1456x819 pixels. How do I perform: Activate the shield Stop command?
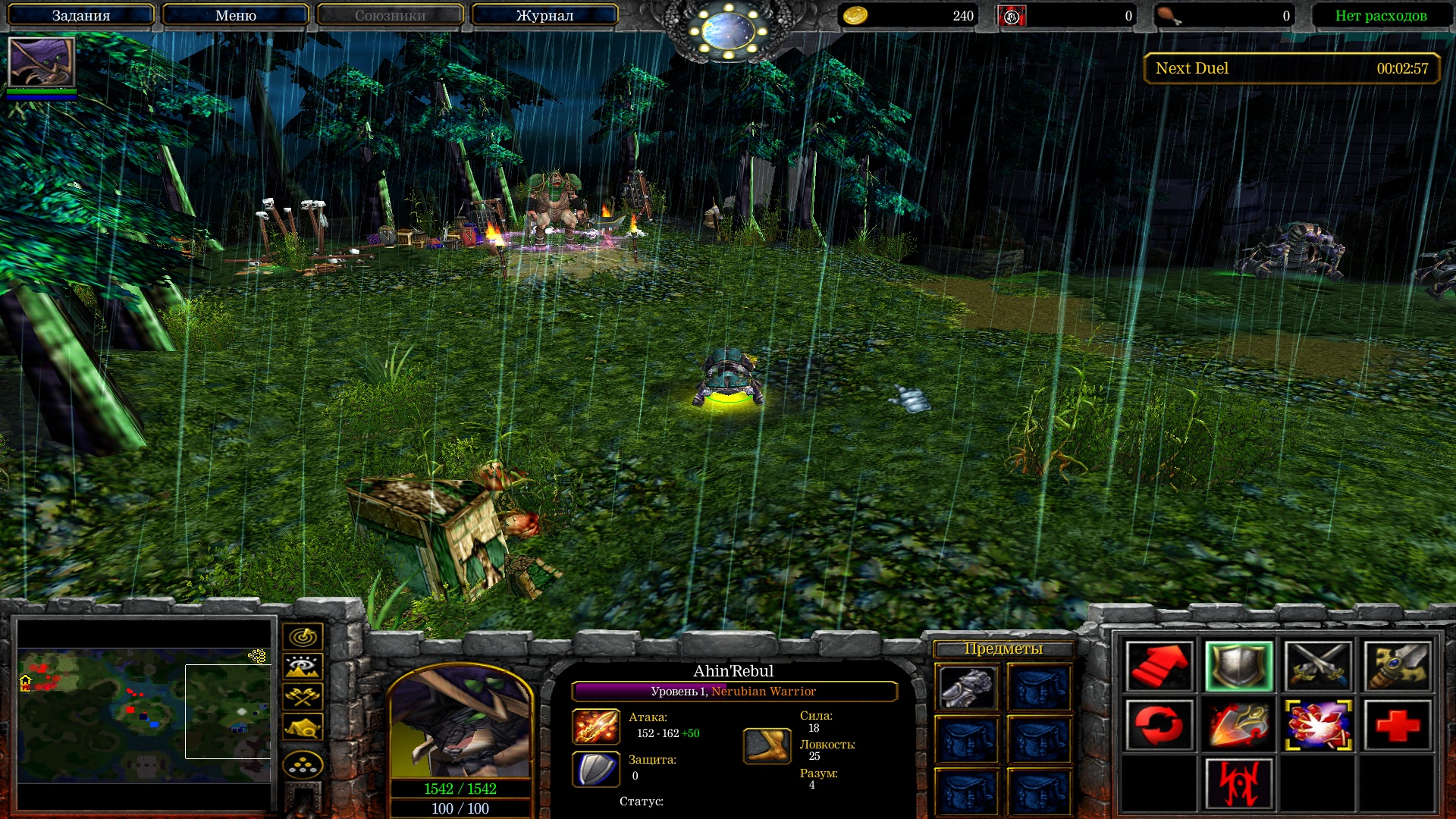click(x=1238, y=666)
